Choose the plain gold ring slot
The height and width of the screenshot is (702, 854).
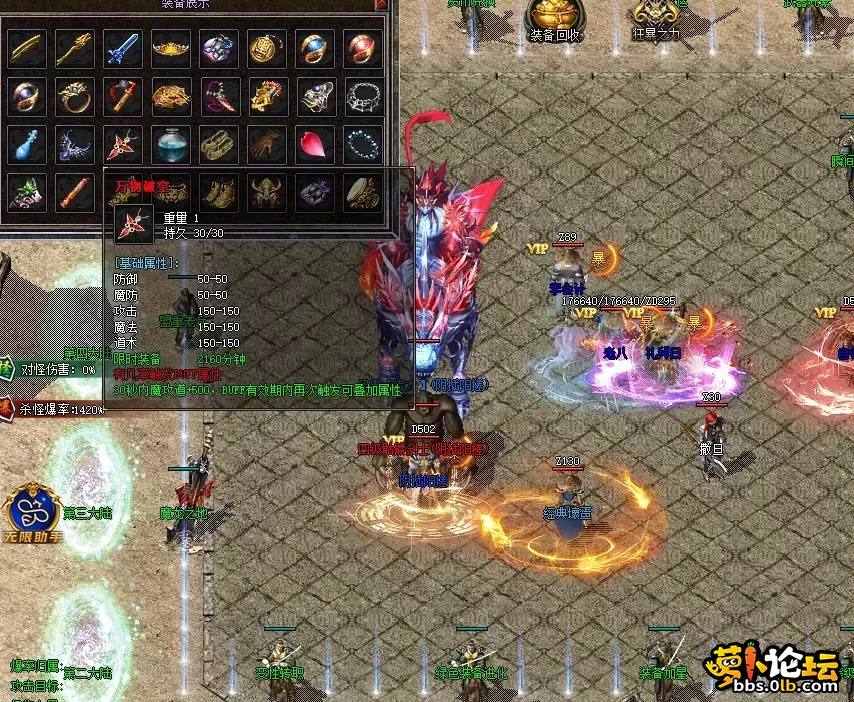[75, 96]
